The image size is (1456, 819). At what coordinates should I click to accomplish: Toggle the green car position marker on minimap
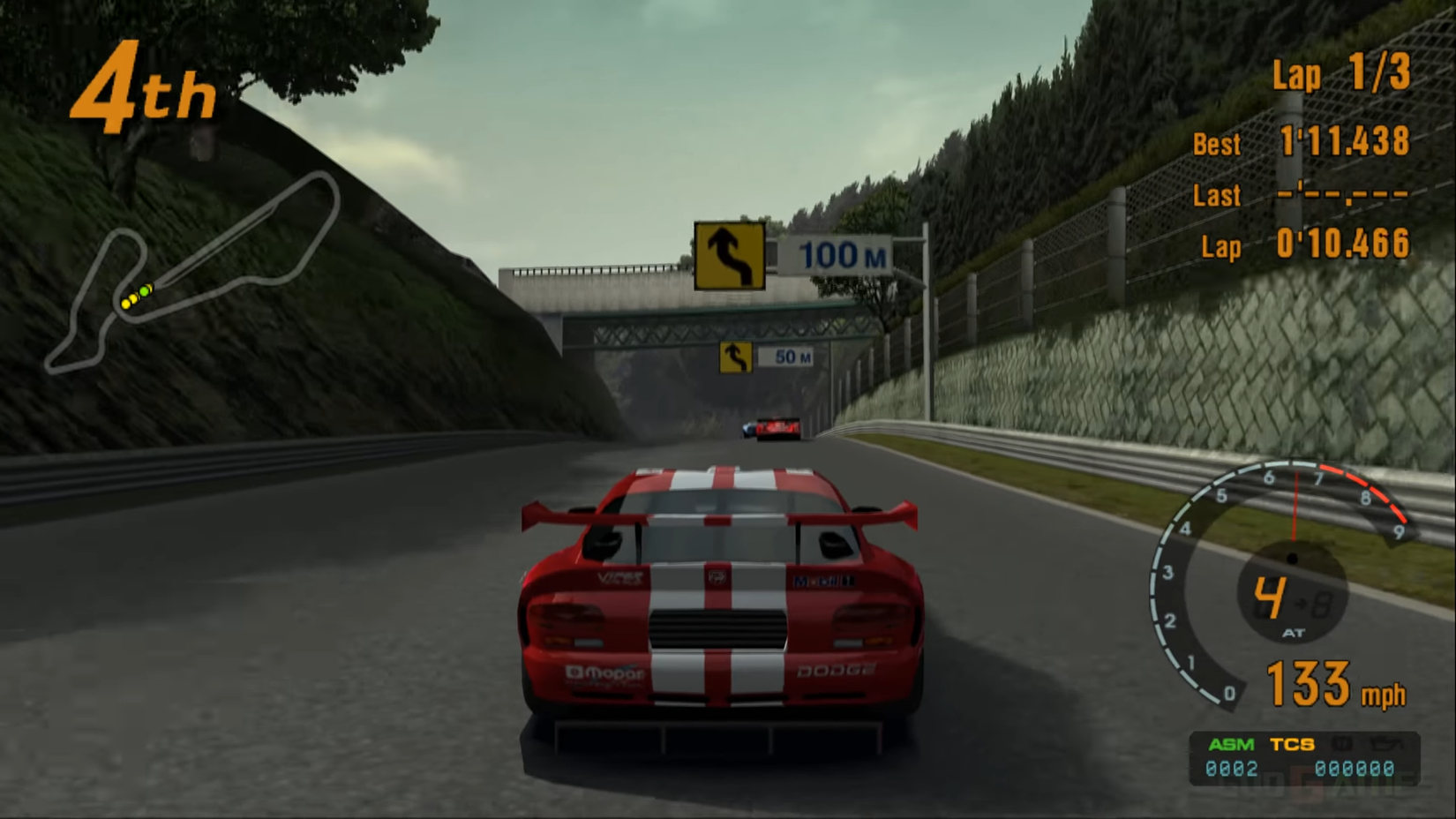[144, 290]
